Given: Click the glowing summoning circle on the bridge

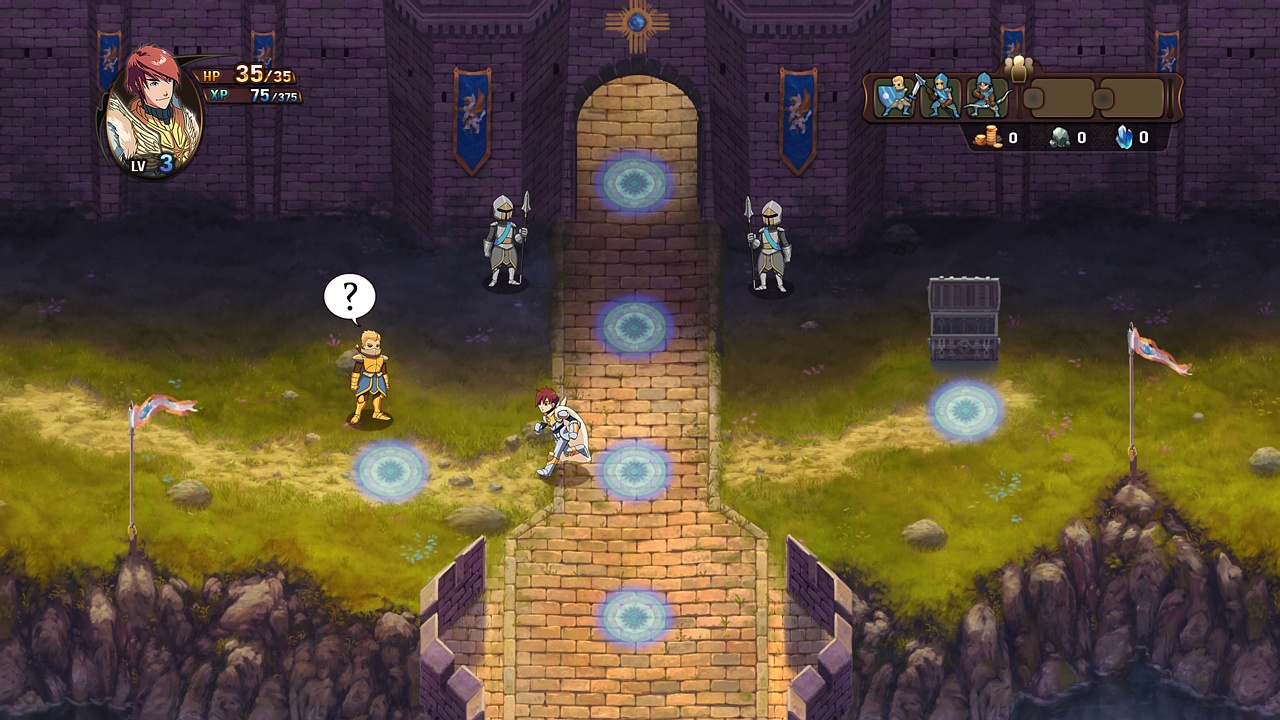Looking at the screenshot, I should [634, 327].
